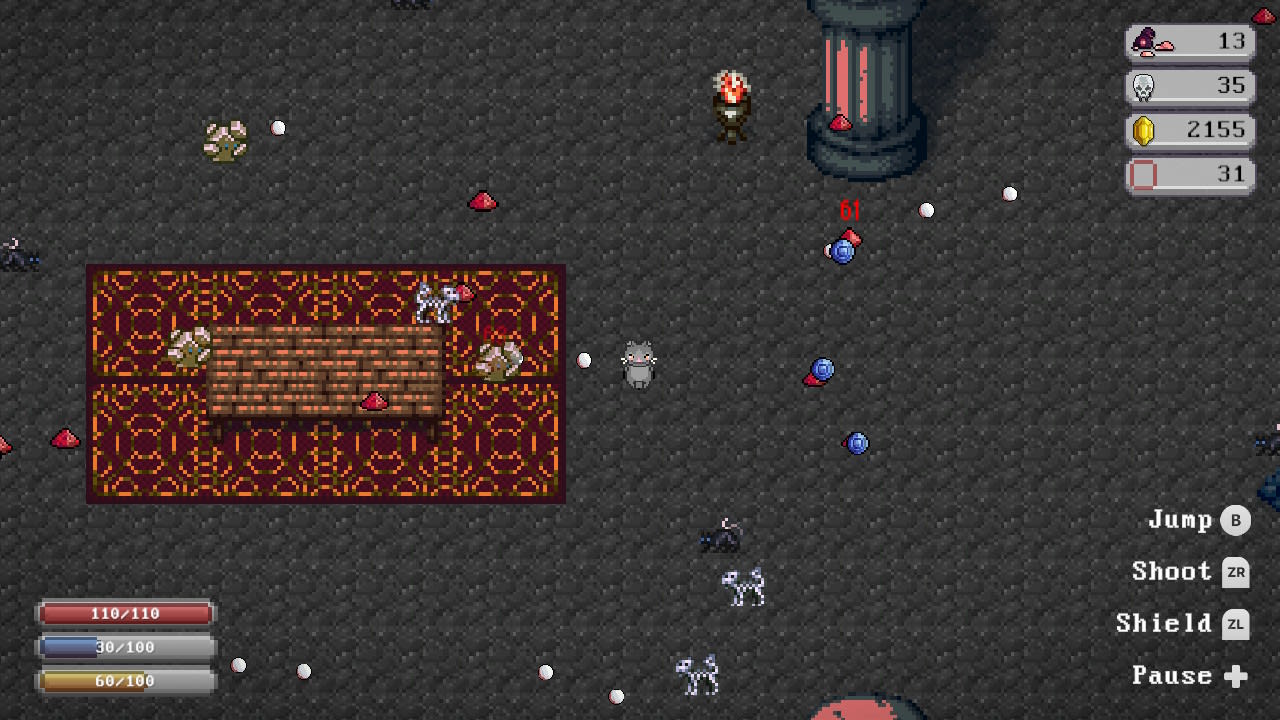Click the yellow 60/100 stamina bar
This screenshot has height=720, width=1280.
tap(125, 681)
